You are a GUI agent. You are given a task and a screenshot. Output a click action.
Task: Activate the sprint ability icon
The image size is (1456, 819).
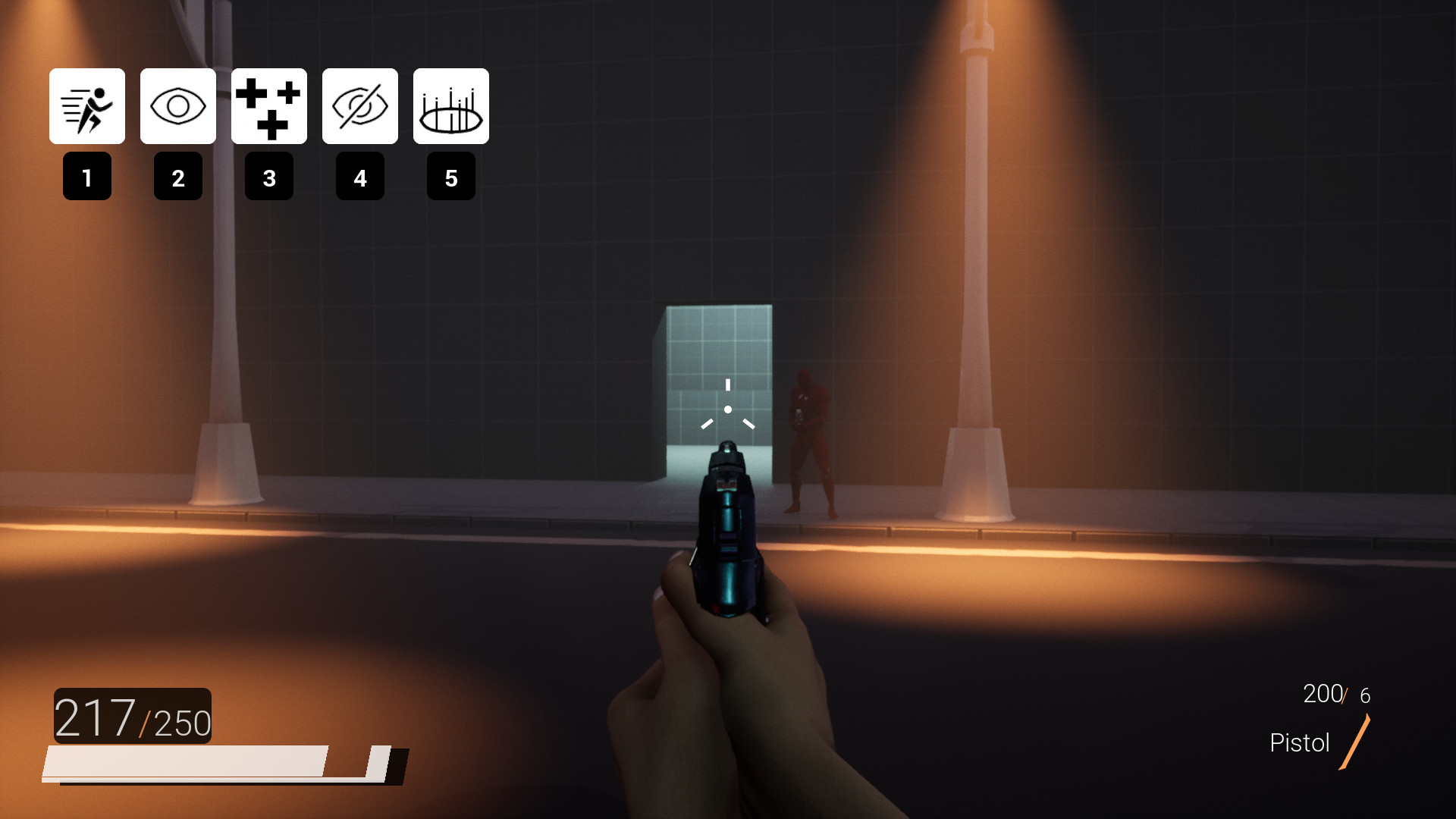pos(86,106)
